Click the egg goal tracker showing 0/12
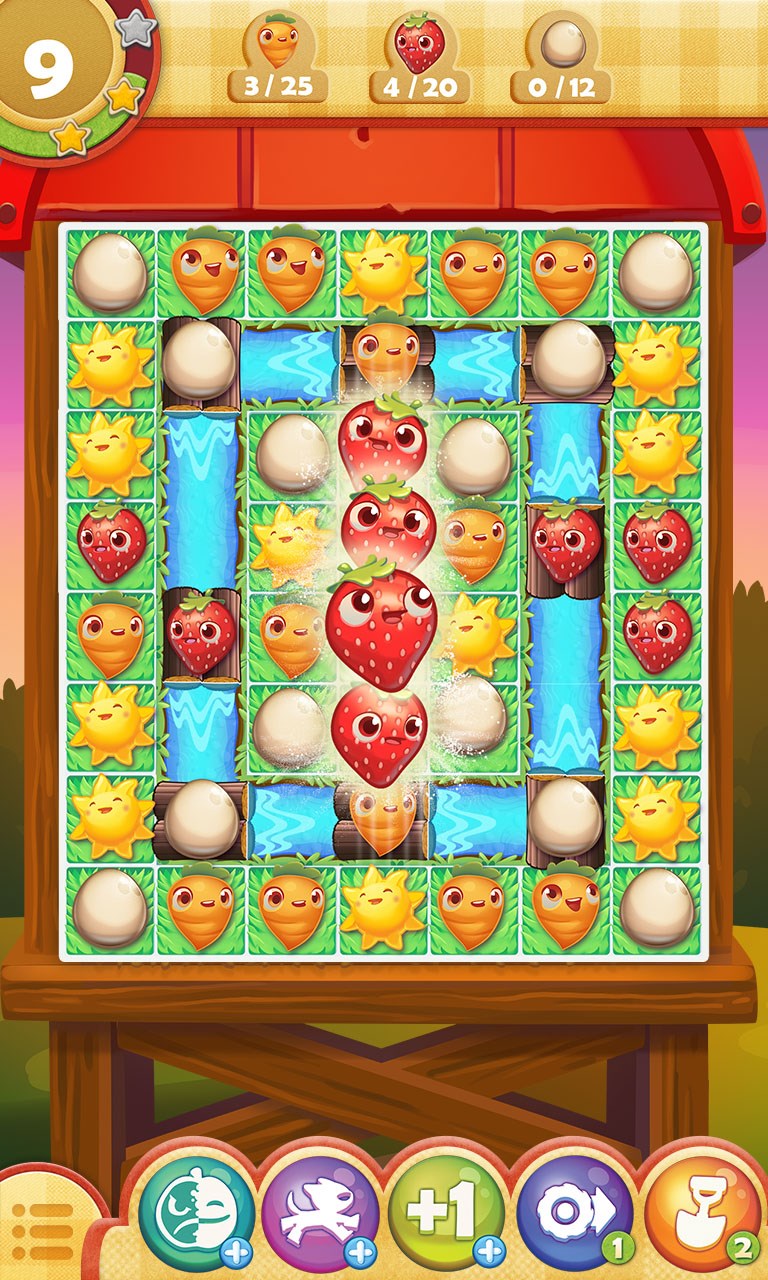The height and width of the screenshot is (1280, 768). tap(561, 58)
